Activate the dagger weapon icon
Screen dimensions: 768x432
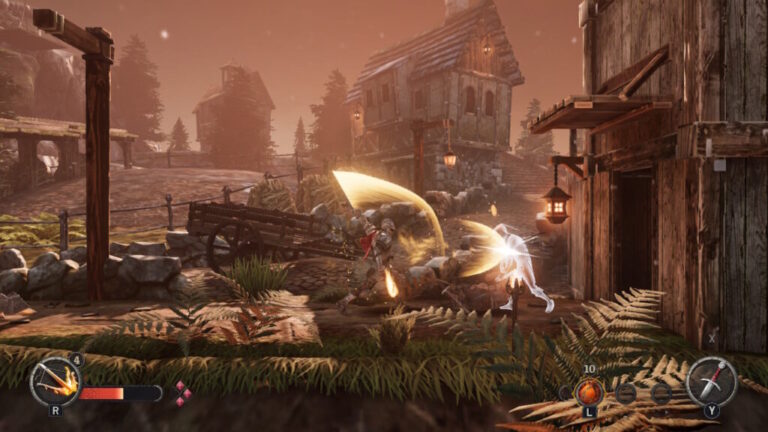[711, 380]
